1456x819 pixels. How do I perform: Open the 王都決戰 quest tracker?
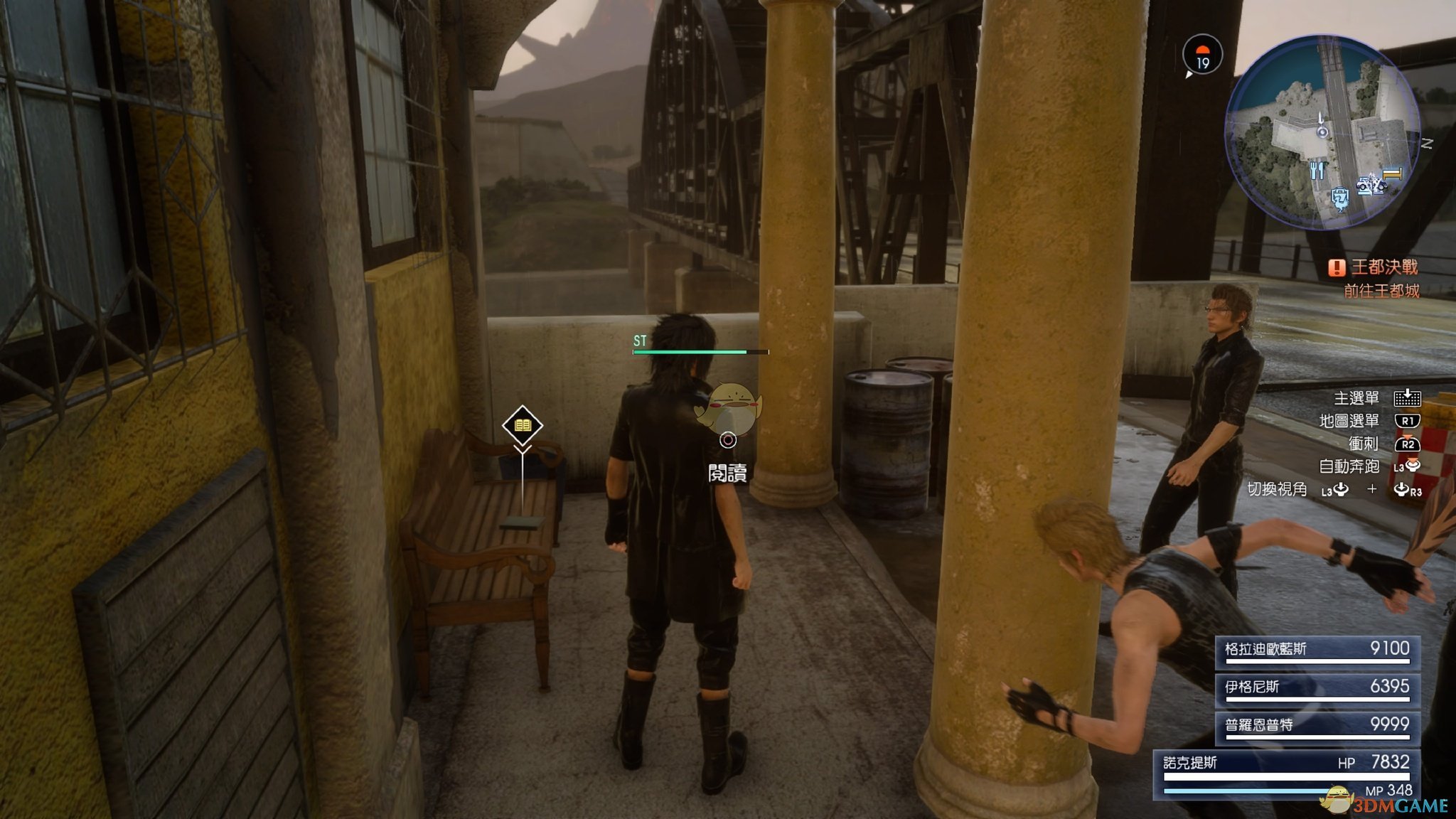(1375, 267)
